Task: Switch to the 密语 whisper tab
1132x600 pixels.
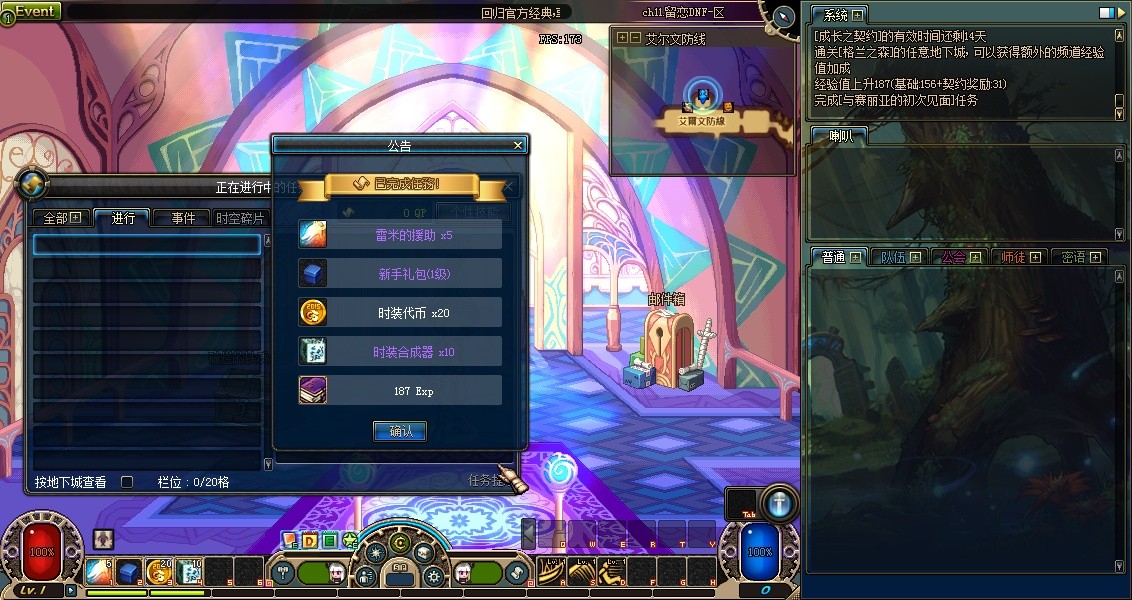Action: click(1080, 257)
